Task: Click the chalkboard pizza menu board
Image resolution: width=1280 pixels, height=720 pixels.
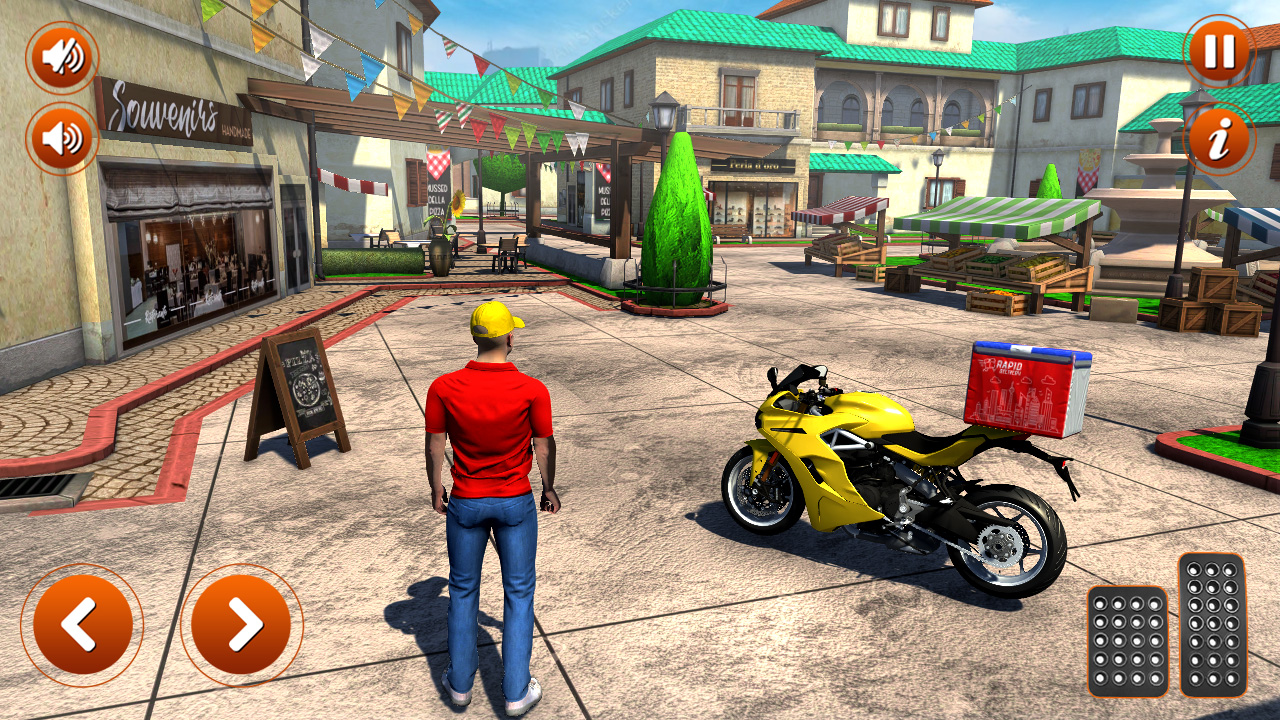Action: pyautogui.click(x=310, y=385)
